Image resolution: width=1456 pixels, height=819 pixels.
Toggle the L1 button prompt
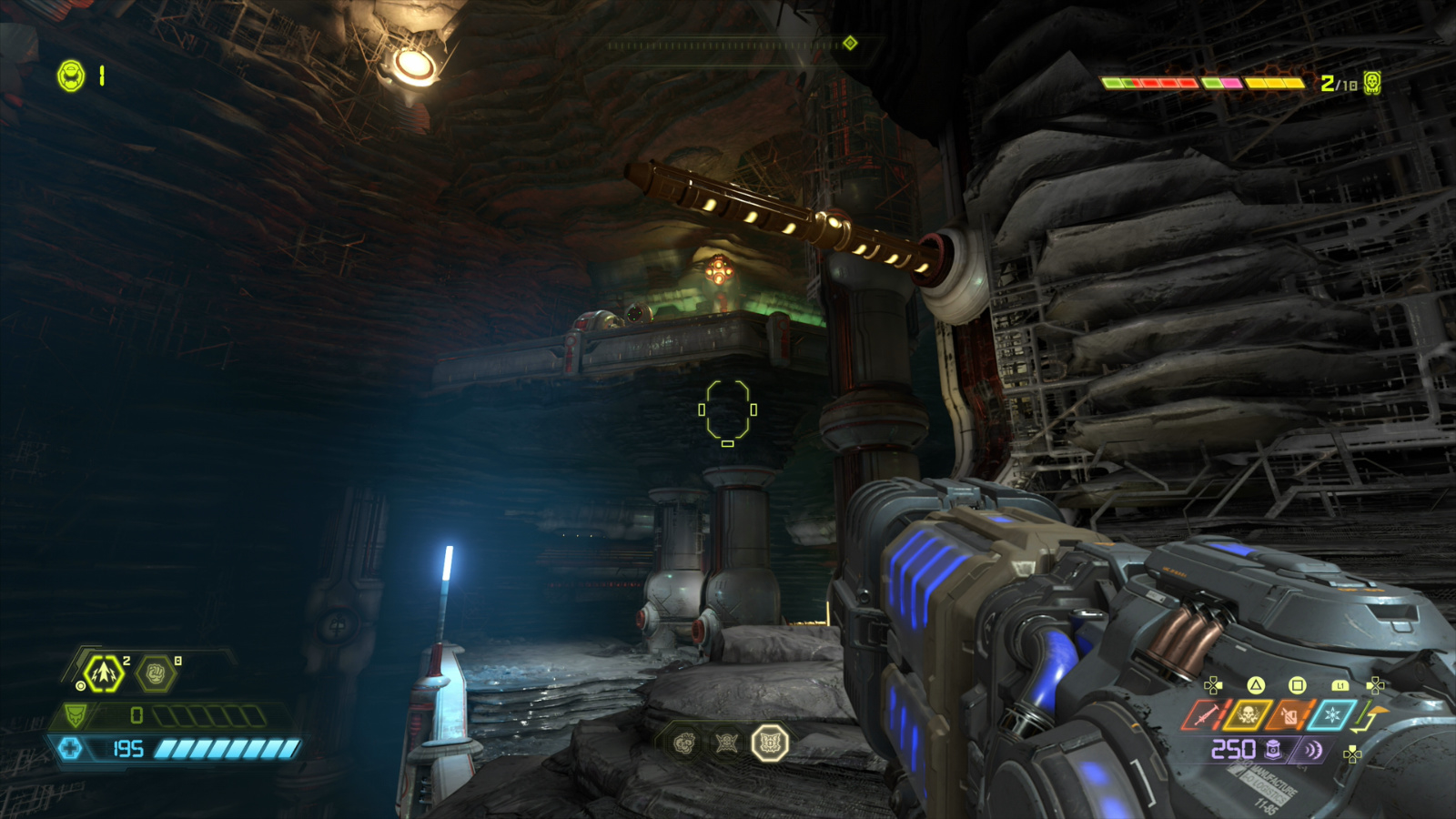[x=1340, y=686]
